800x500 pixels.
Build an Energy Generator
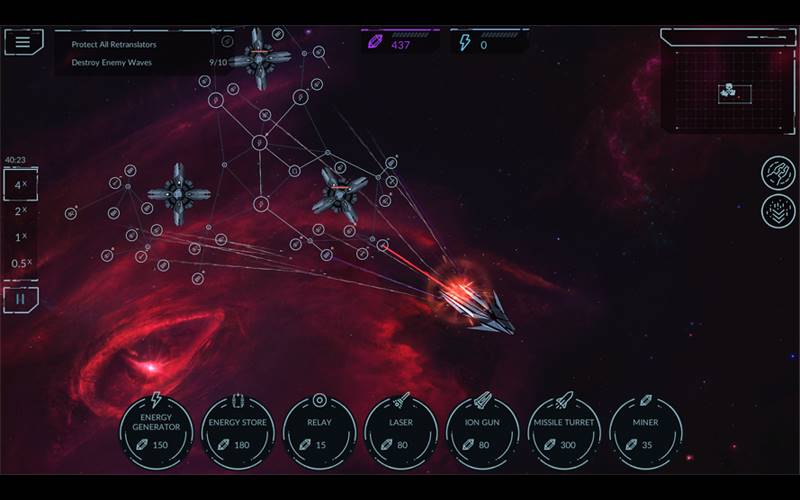click(156, 431)
